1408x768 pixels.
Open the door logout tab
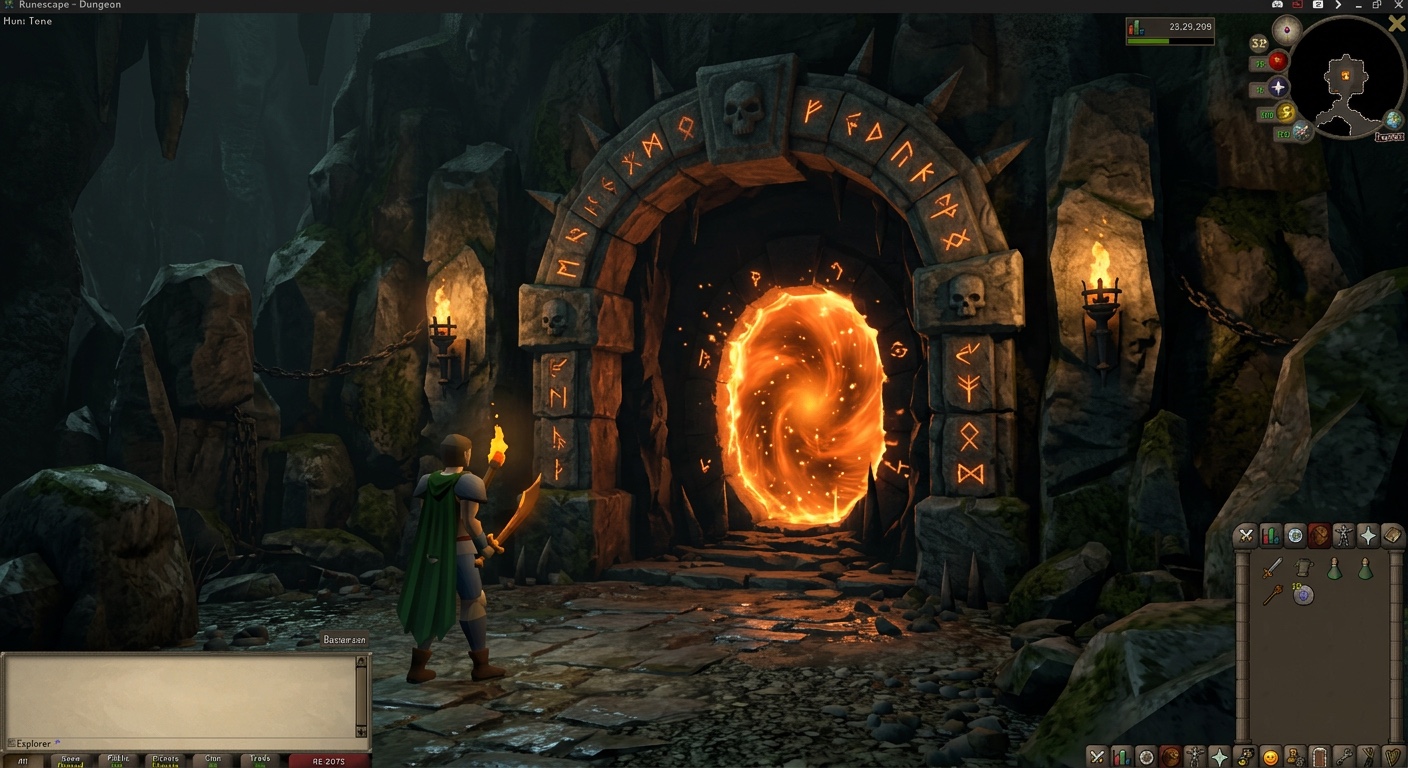(x=1320, y=756)
